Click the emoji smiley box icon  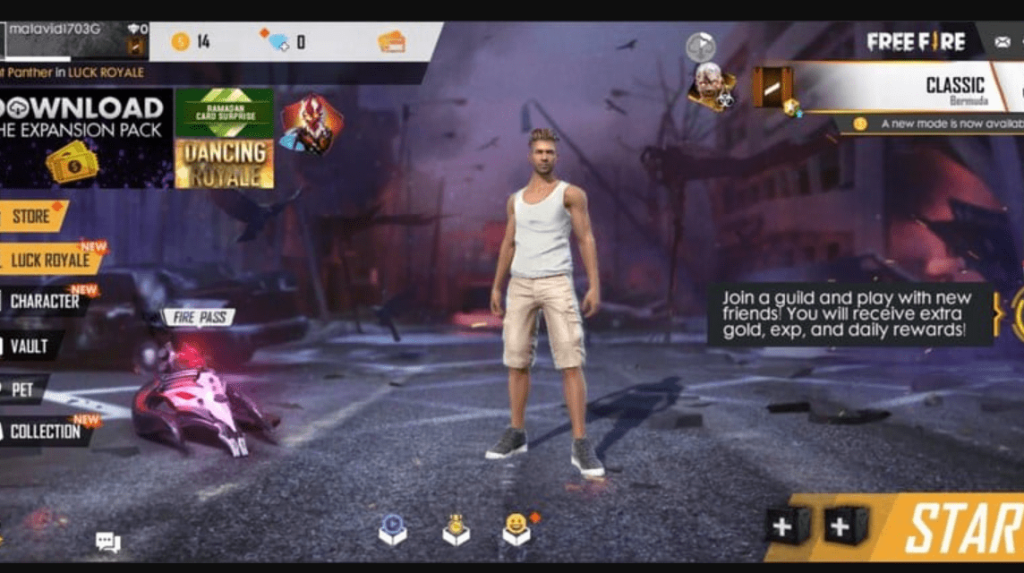[x=516, y=529]
